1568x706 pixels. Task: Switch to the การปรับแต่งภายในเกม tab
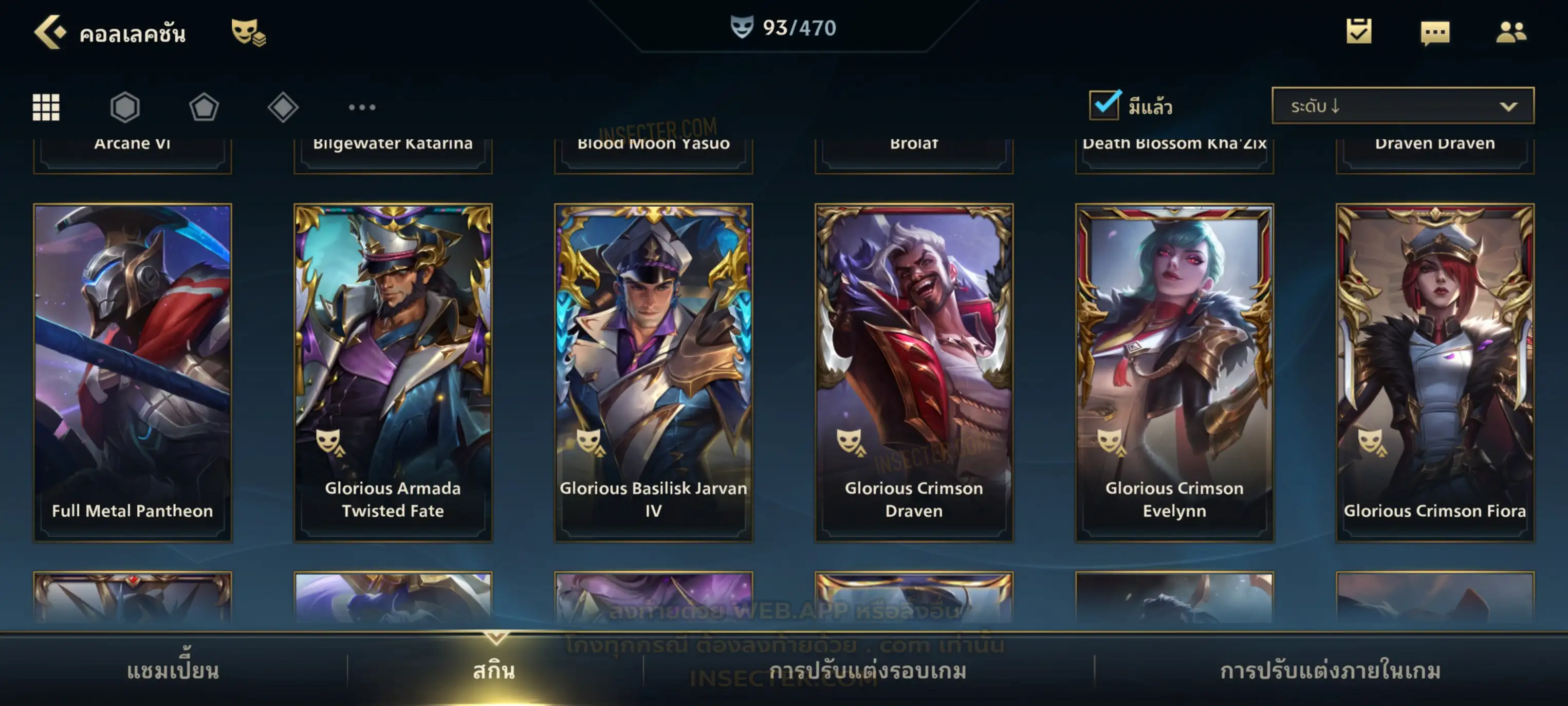(x=1330, y=671)
